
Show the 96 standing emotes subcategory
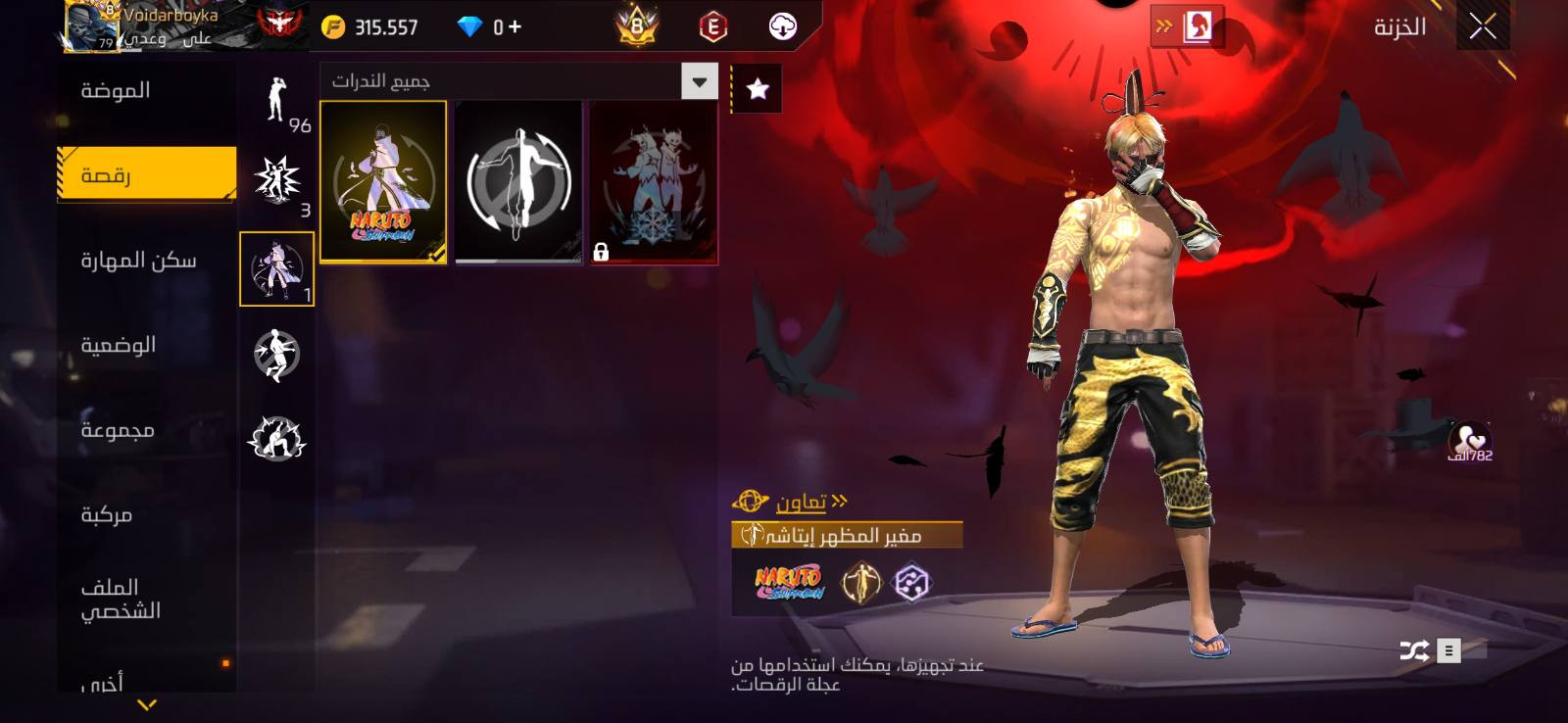(x=277, y=100)
